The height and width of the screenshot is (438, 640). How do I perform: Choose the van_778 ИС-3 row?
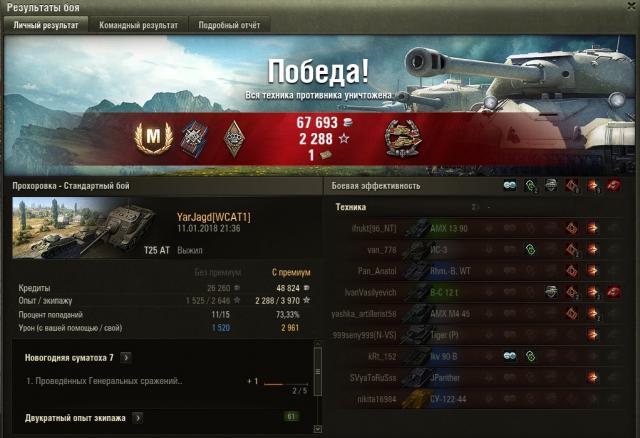pyautogui.click(x=480, y=249)
